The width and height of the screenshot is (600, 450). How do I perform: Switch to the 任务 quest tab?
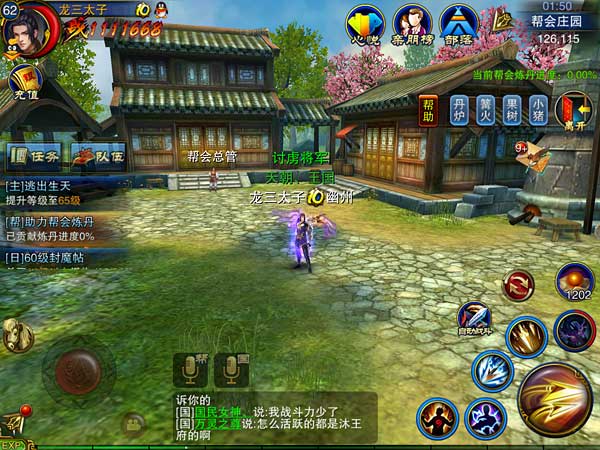(x=34, y=155)
